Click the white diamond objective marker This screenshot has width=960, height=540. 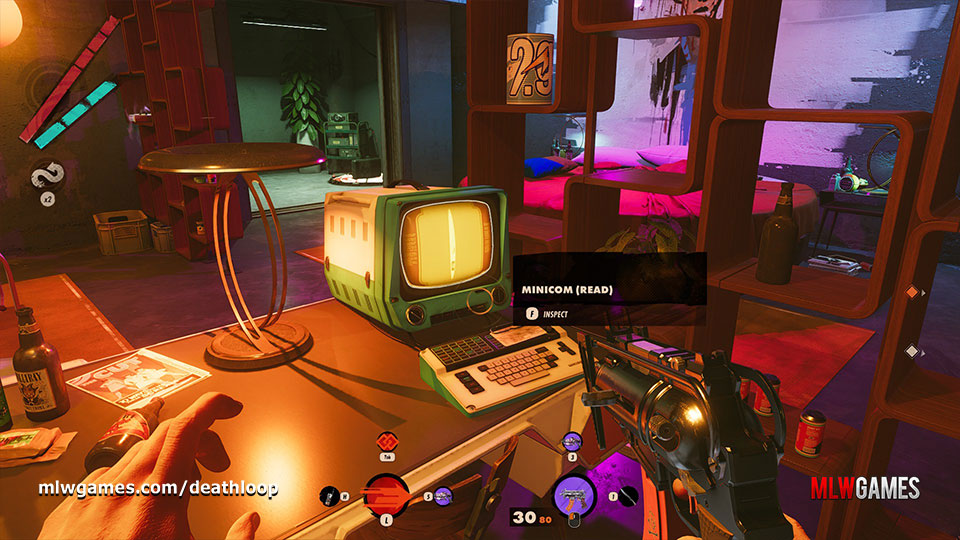pyautogui.click(x=911, y=351)
